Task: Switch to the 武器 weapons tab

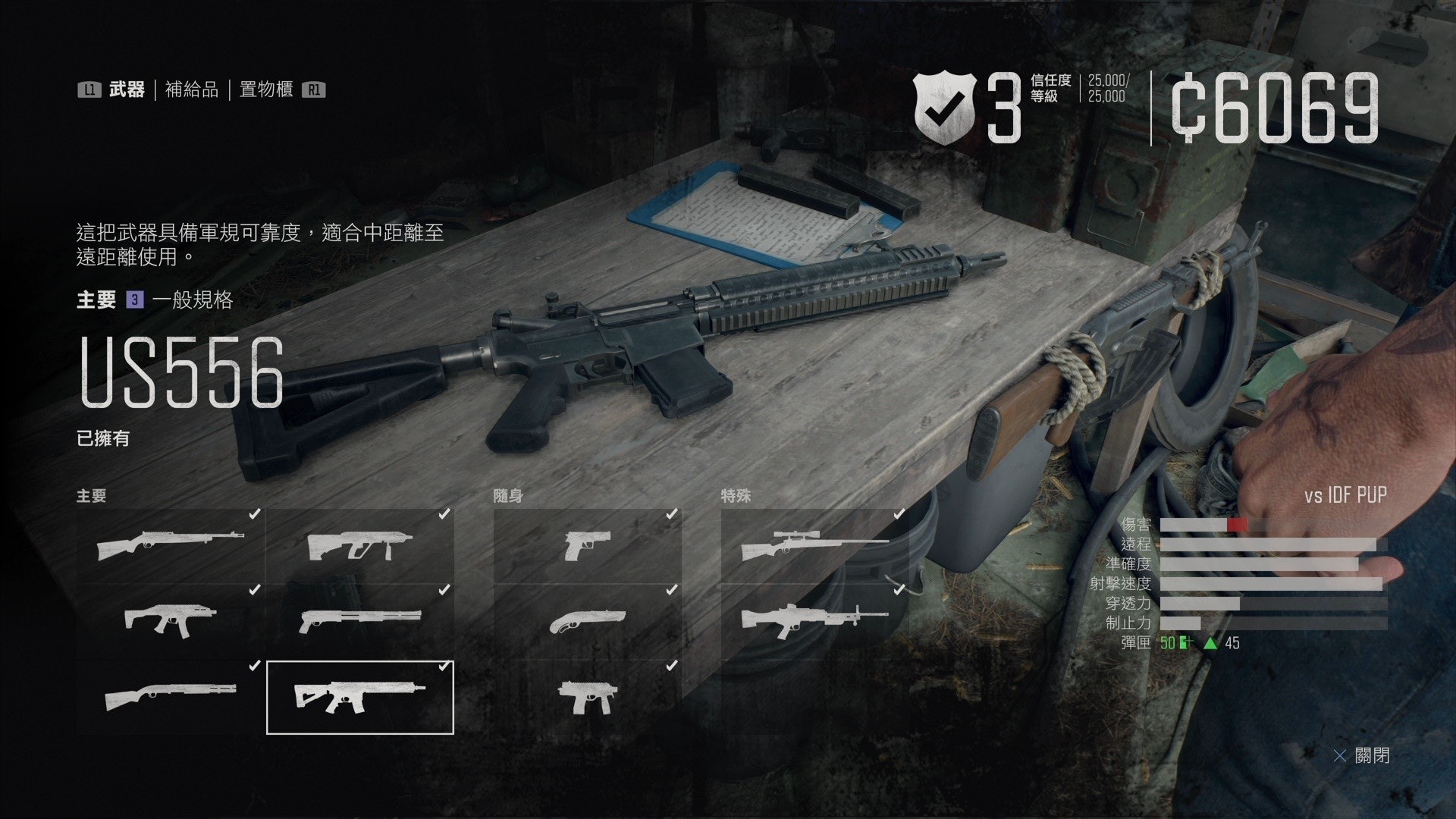Action: [x=126, y=90]
